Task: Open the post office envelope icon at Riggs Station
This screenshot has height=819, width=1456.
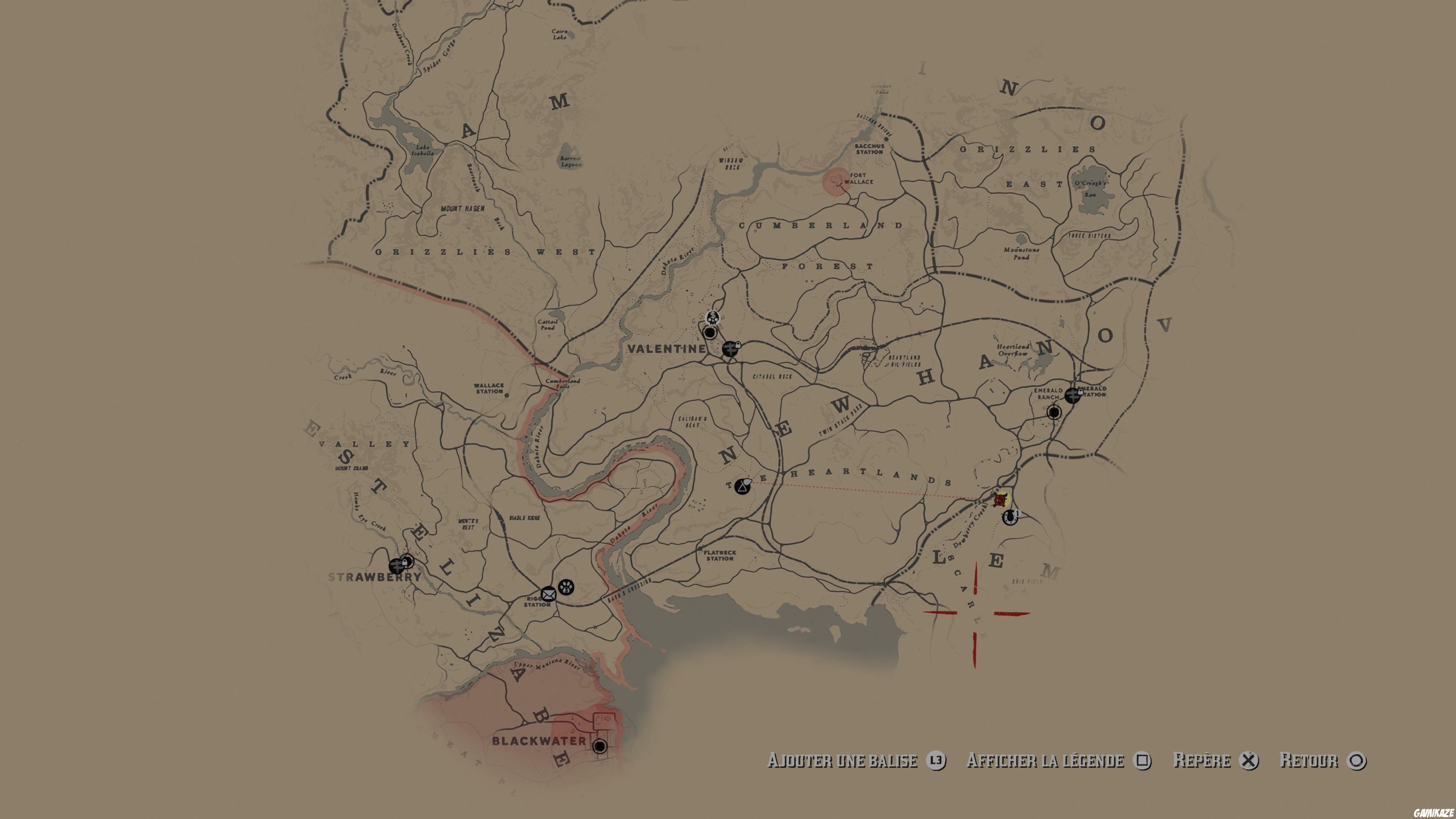Action: point(549,593)
